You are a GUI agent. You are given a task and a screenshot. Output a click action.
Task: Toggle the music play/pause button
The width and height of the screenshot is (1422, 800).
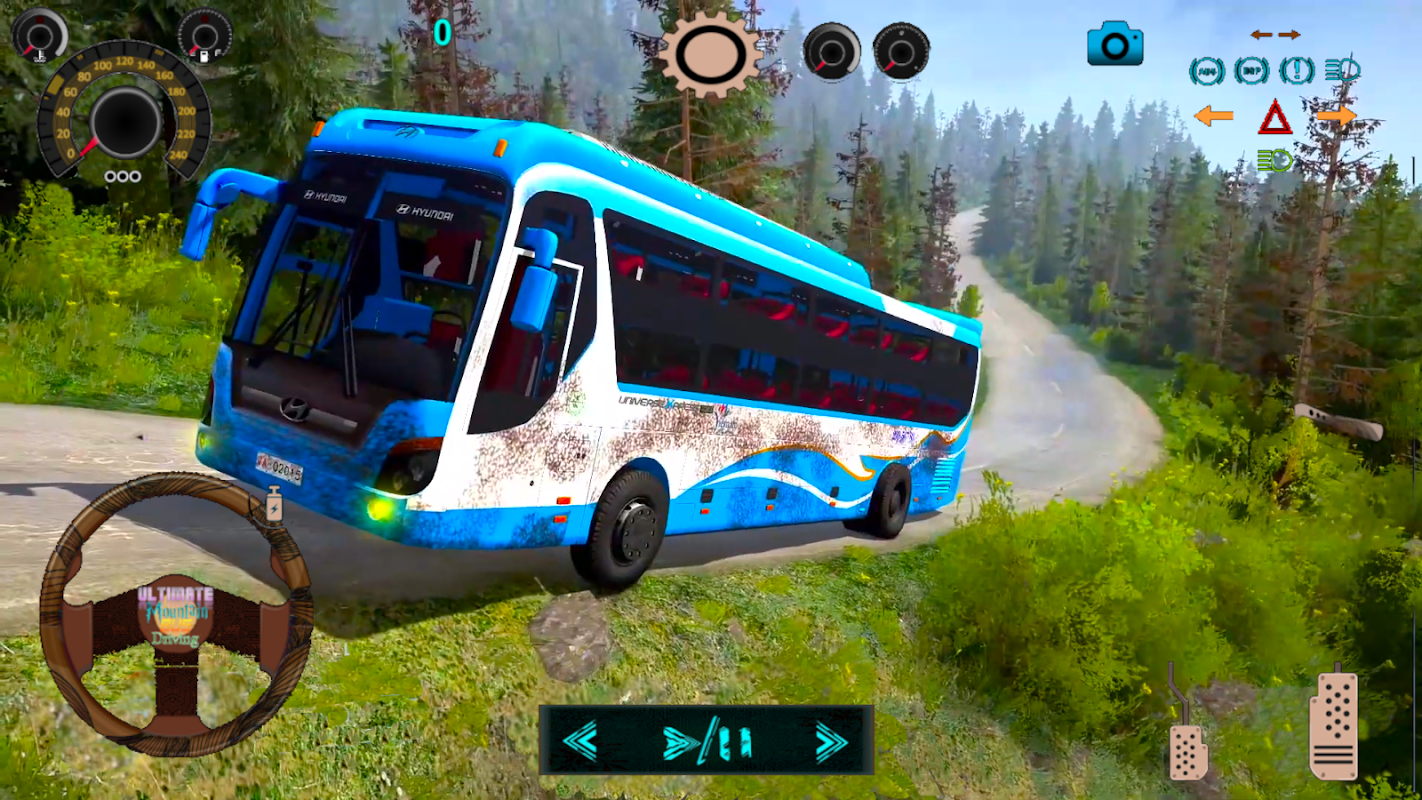pos(707,742)
